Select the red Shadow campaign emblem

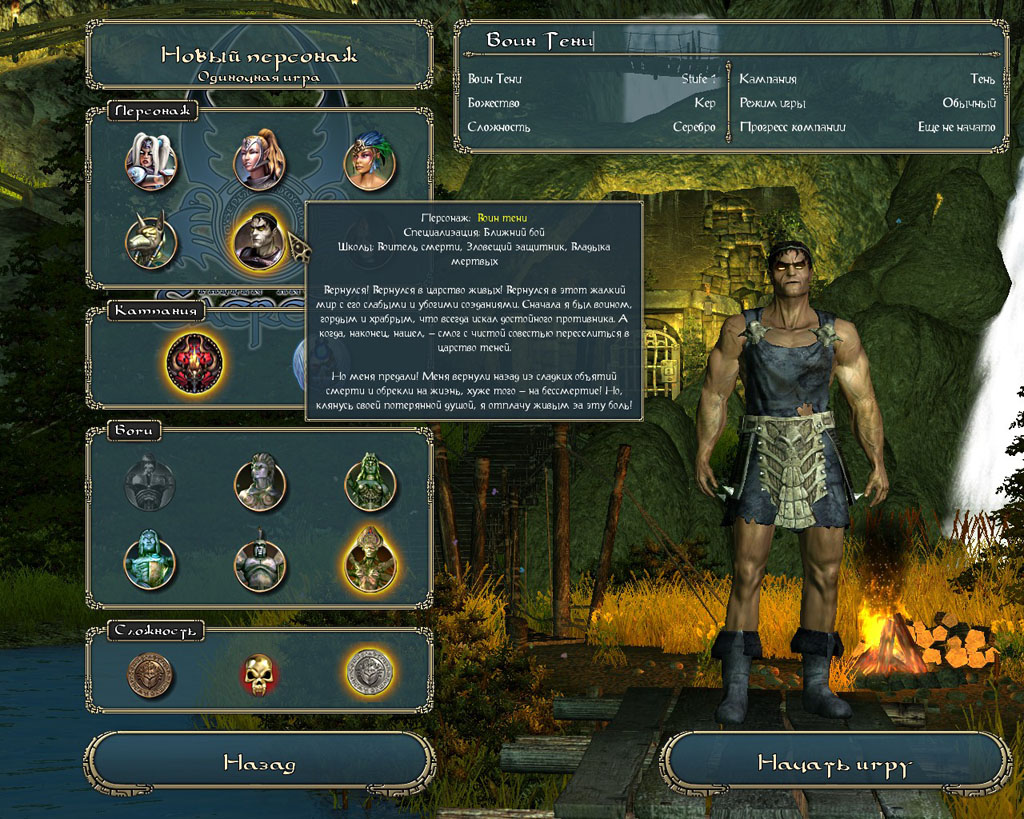(x=195, y=361)
